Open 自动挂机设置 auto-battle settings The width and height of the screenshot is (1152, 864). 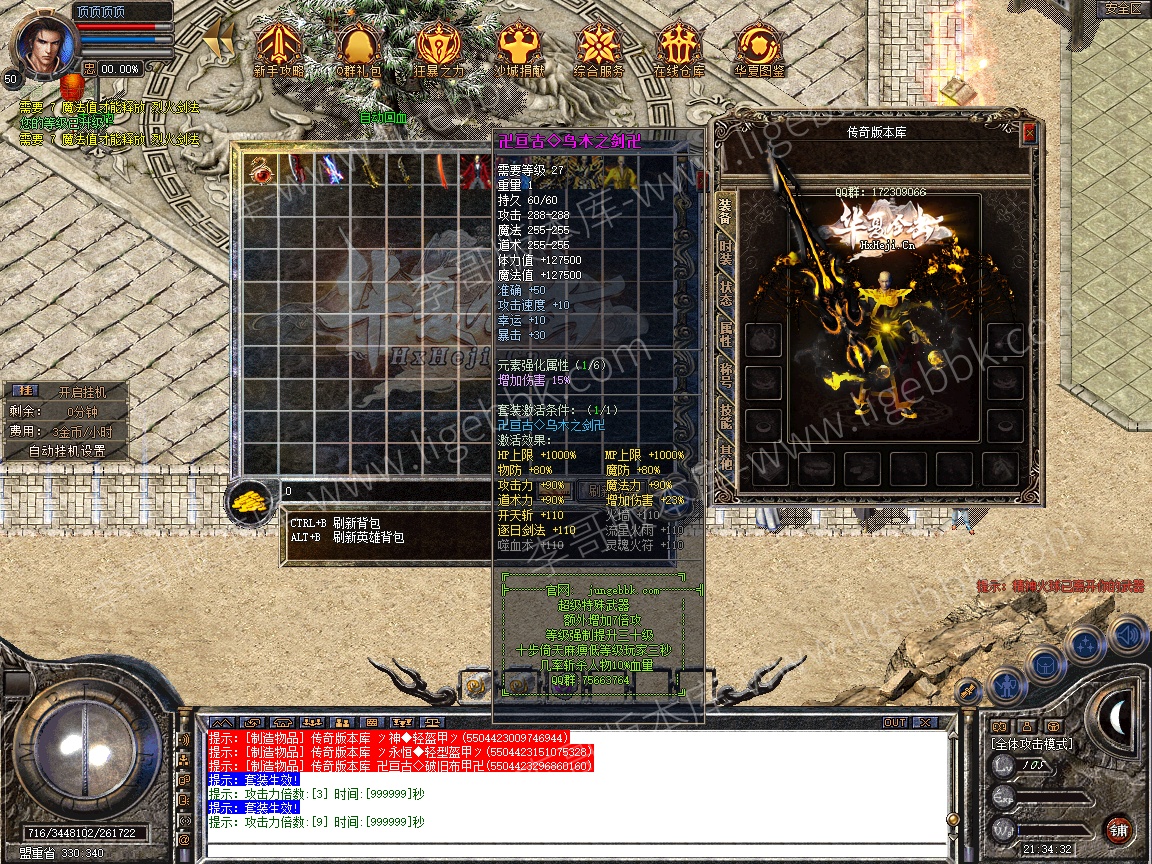coord(68,451)
